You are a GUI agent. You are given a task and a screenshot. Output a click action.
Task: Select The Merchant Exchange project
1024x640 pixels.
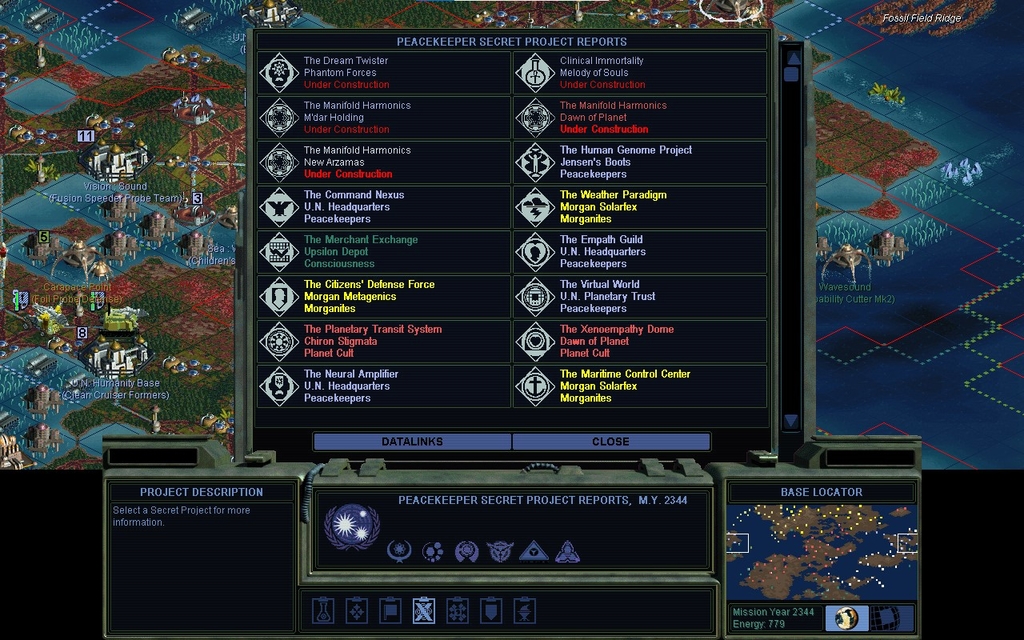click(385, 252)
